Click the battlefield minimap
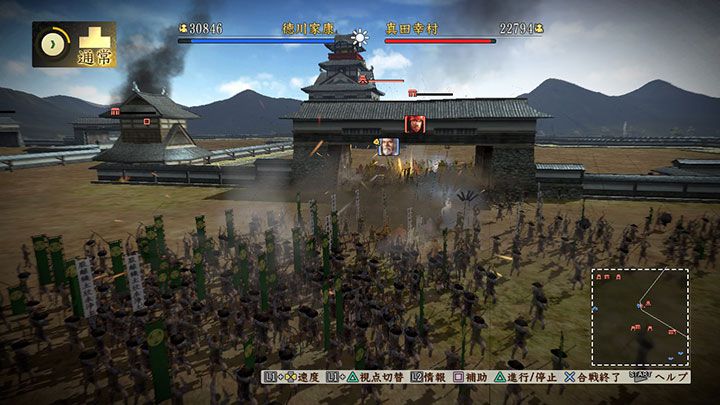Viewport: 720px width, 405px height. (639, 317)
